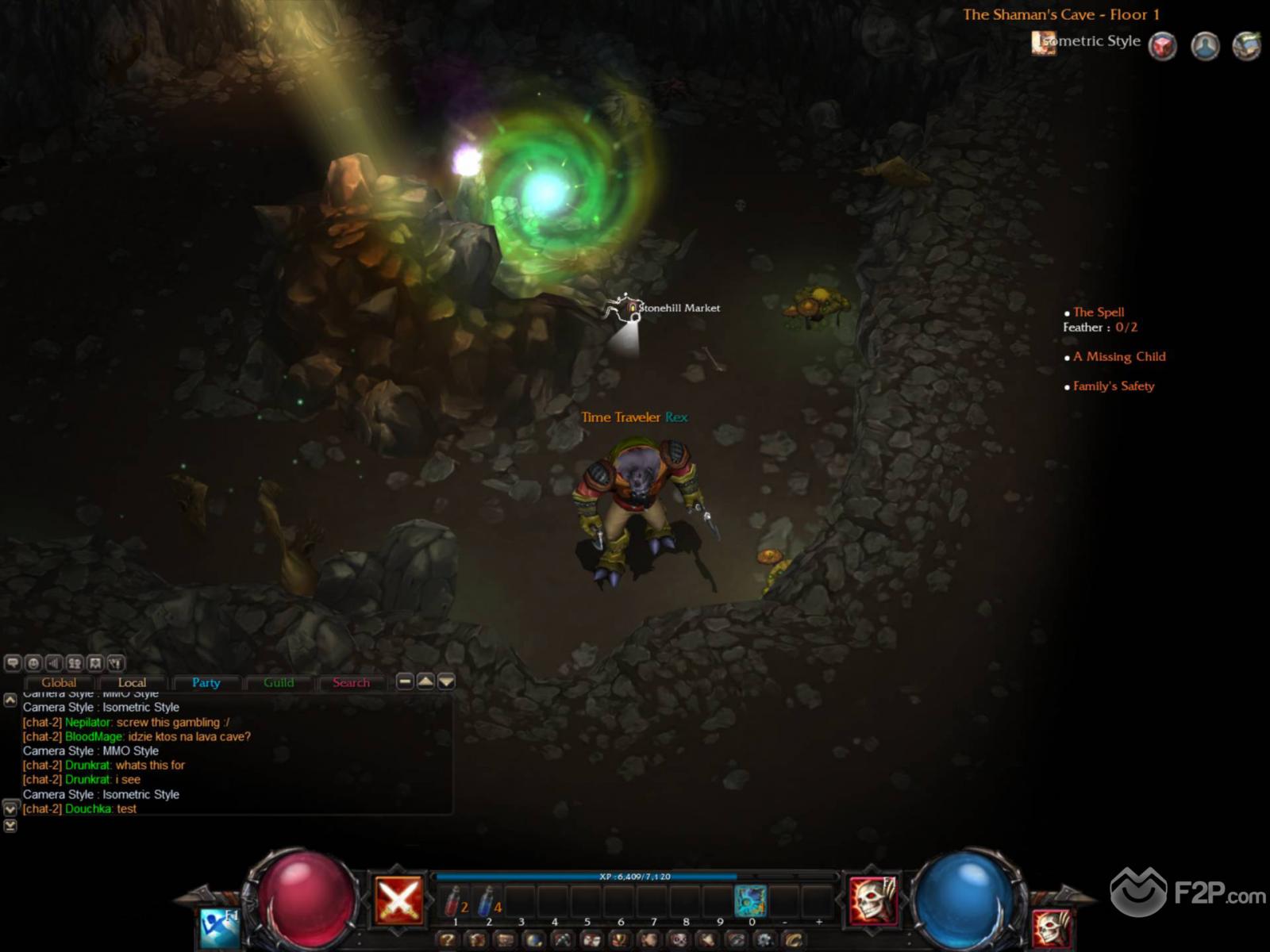The width and height of the screenshot is (1270, 952).
Task: Use the red health potion slot
Action: pos(455,901)
